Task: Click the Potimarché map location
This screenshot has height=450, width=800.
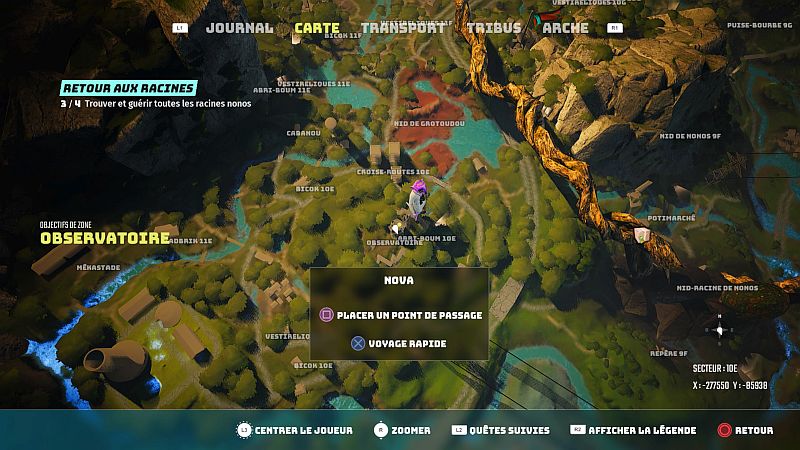Action: pyautogui.click(x=670, y=216)
